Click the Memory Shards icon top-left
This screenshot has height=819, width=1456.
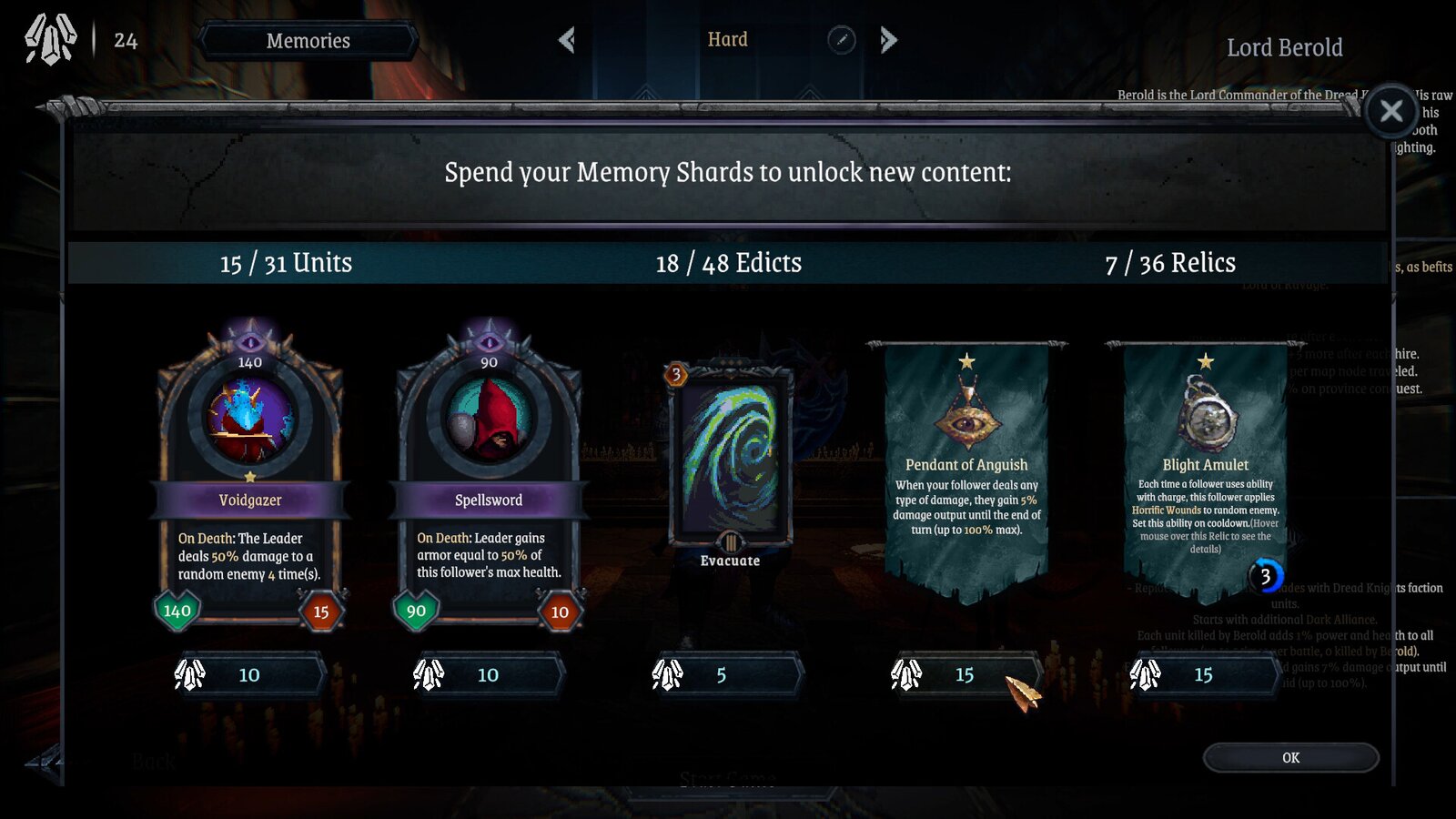(x=50, y=38)
